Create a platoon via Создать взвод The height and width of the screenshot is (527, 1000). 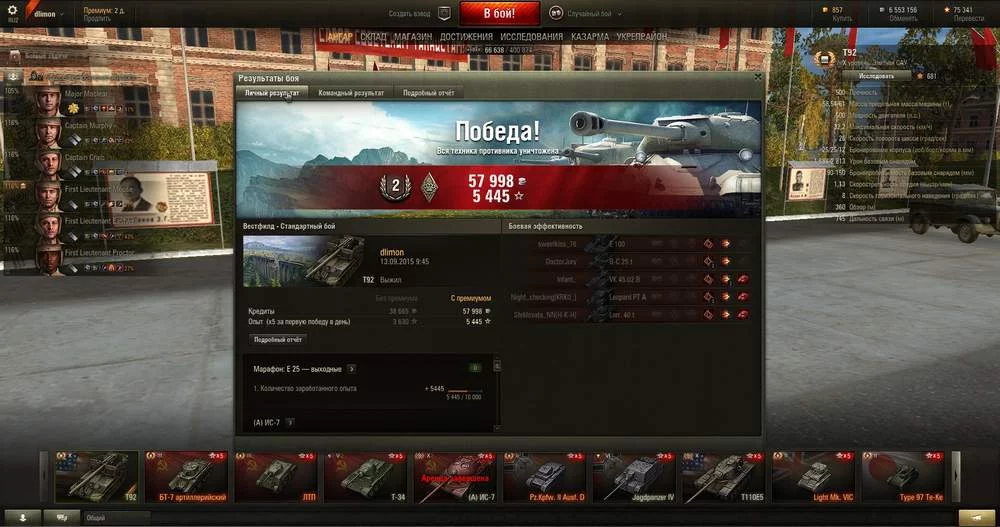pyautogui.click(x=412, y=14)
